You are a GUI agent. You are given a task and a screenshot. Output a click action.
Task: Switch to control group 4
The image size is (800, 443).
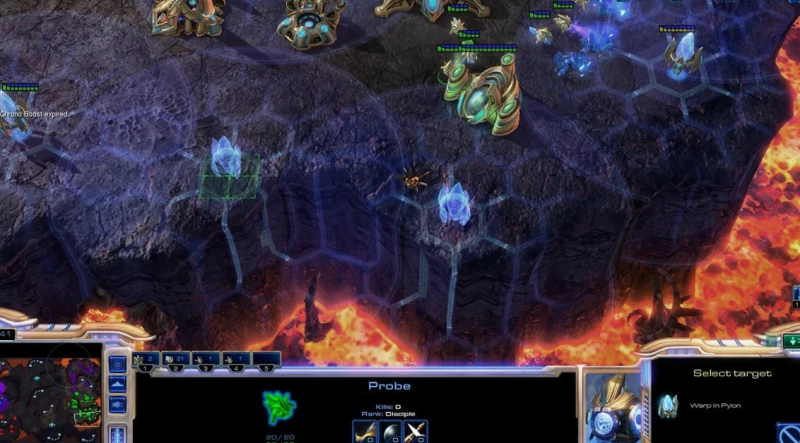tap(235, 358)
